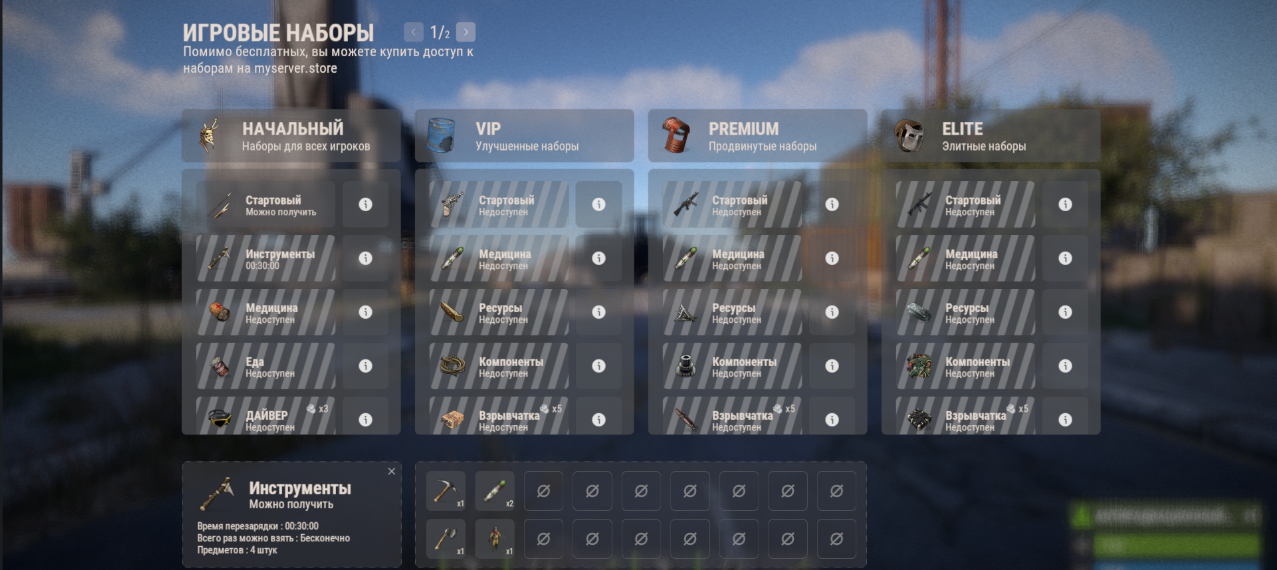Image resolution: width=1277 pixels, height=570 pixels.
Task: Go to the previous page of kits
Action: [414, 32]
